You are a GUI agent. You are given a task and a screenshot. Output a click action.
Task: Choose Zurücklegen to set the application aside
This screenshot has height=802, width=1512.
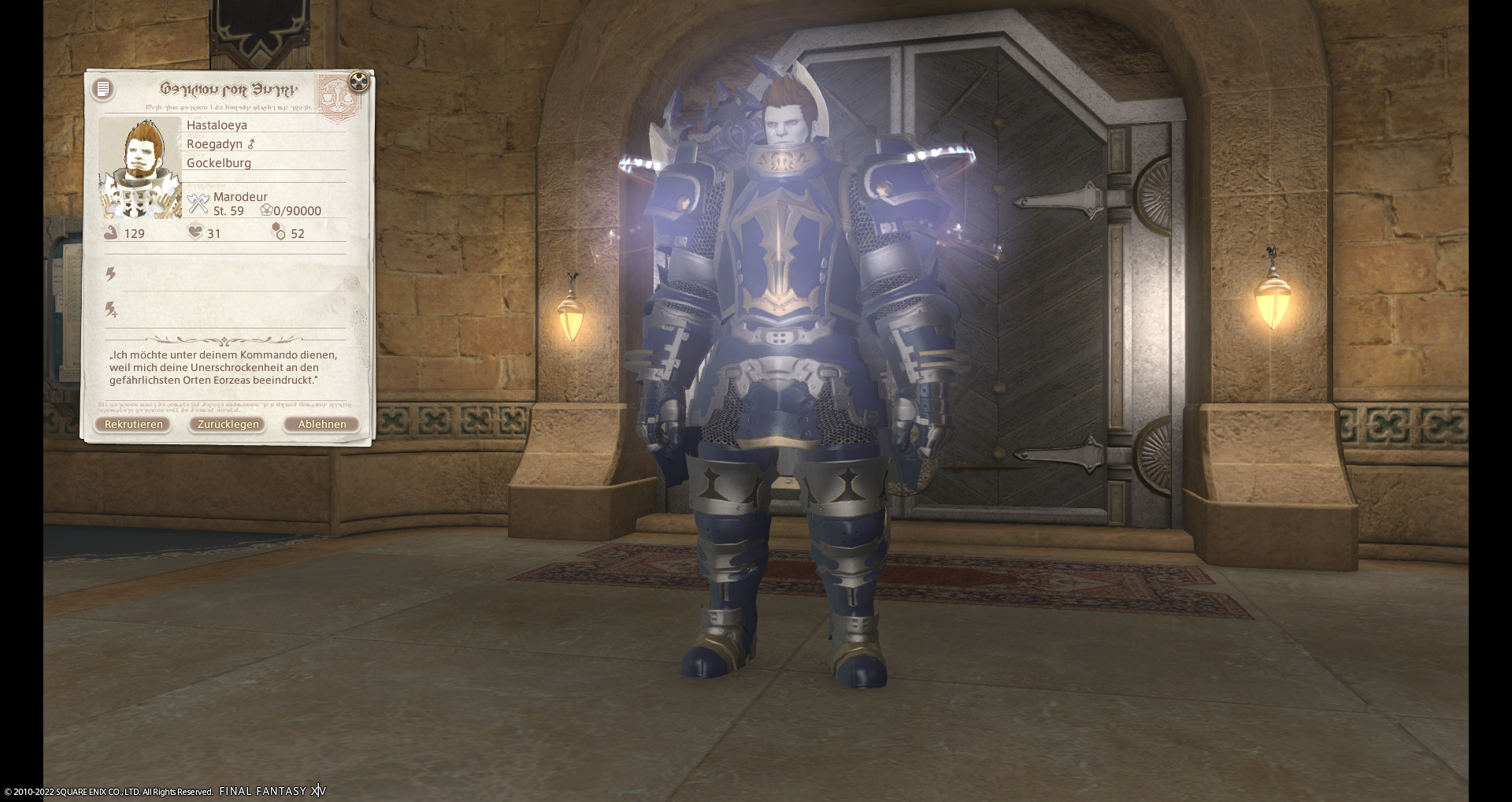pyautogui.click(x=228, y=424)
